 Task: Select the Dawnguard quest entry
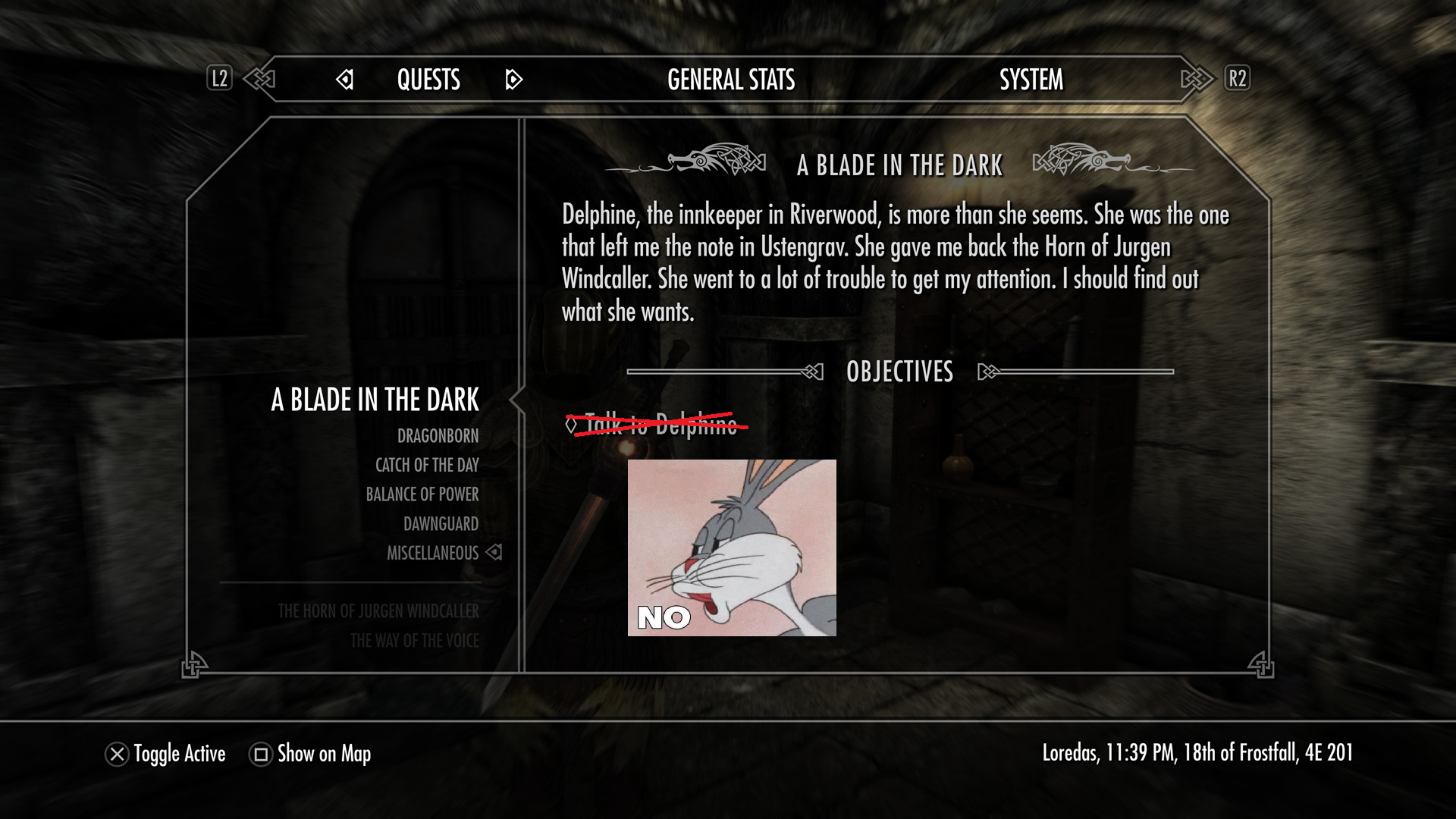[441, 524]
